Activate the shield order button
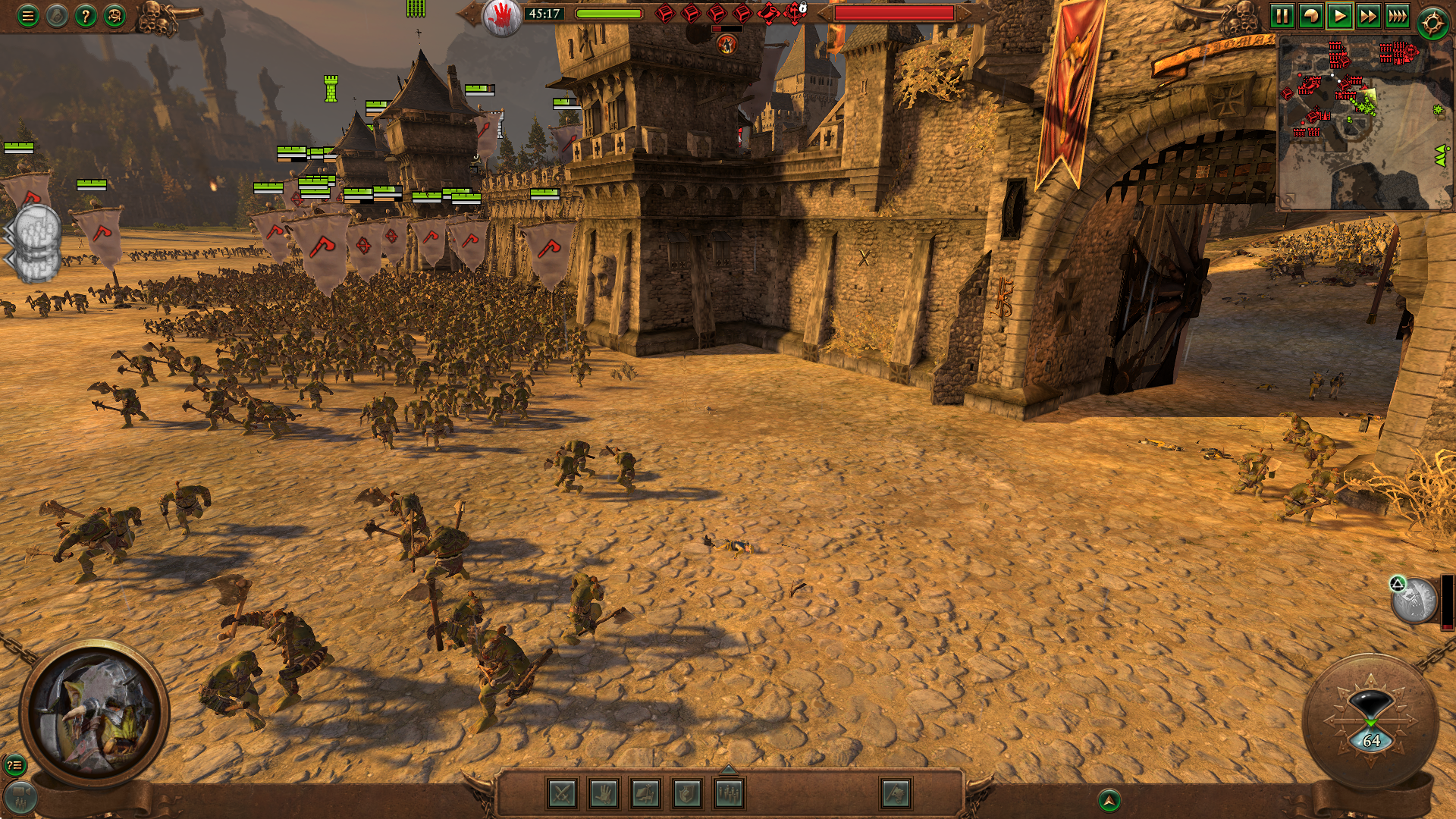The image size is (1456, 819). click(x=687, y=794)
